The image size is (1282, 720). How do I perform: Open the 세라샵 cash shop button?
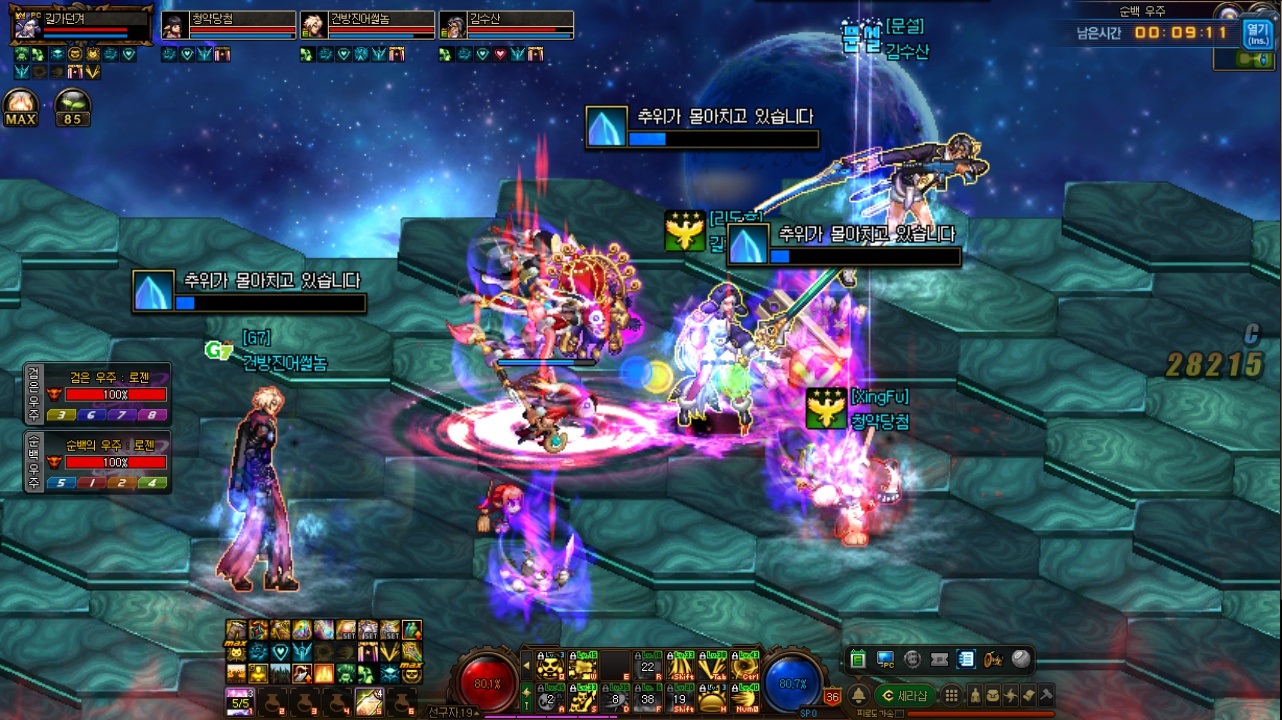[904, 696]
